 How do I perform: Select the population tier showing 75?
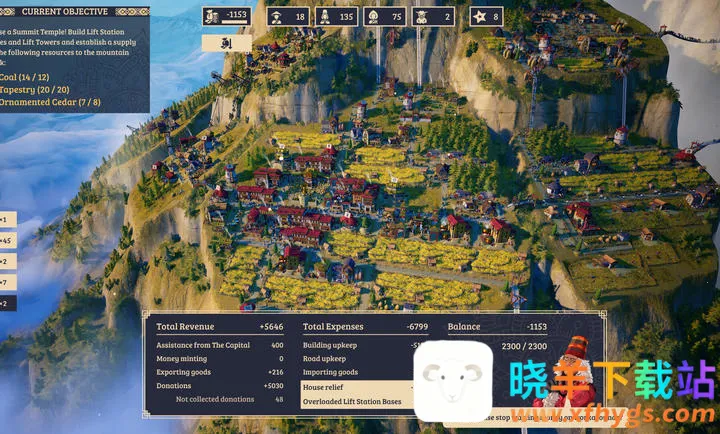tap(384, 16)
